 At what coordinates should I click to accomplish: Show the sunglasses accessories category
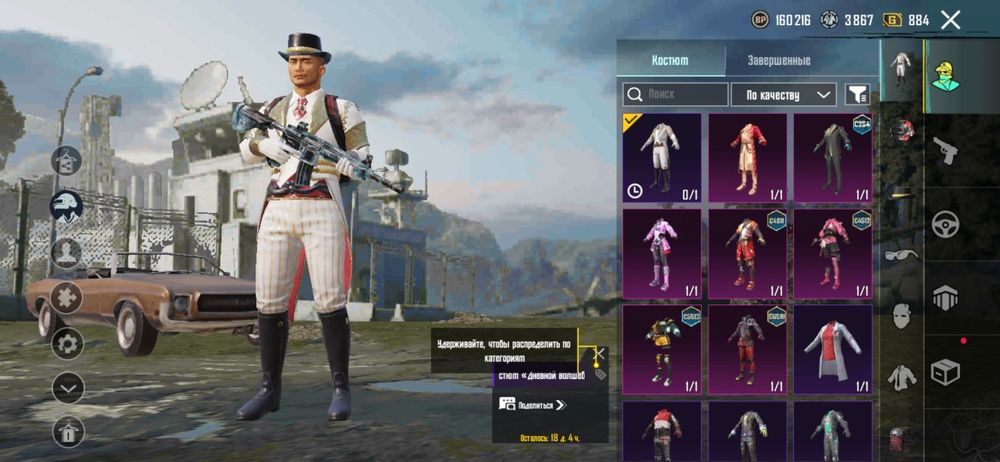point(901,254)
